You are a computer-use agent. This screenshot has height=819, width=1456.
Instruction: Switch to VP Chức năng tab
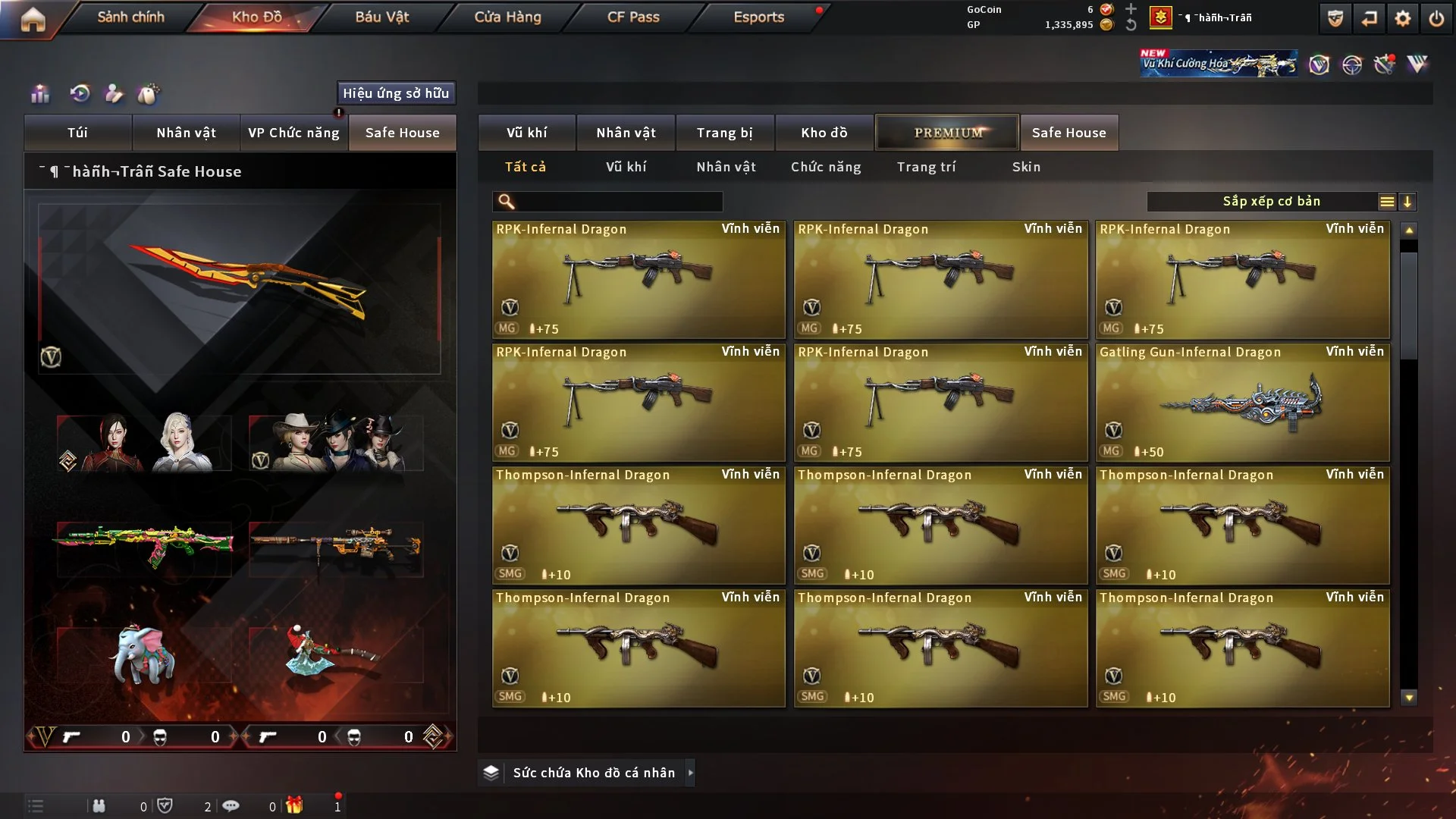click(x=293, y=133)
